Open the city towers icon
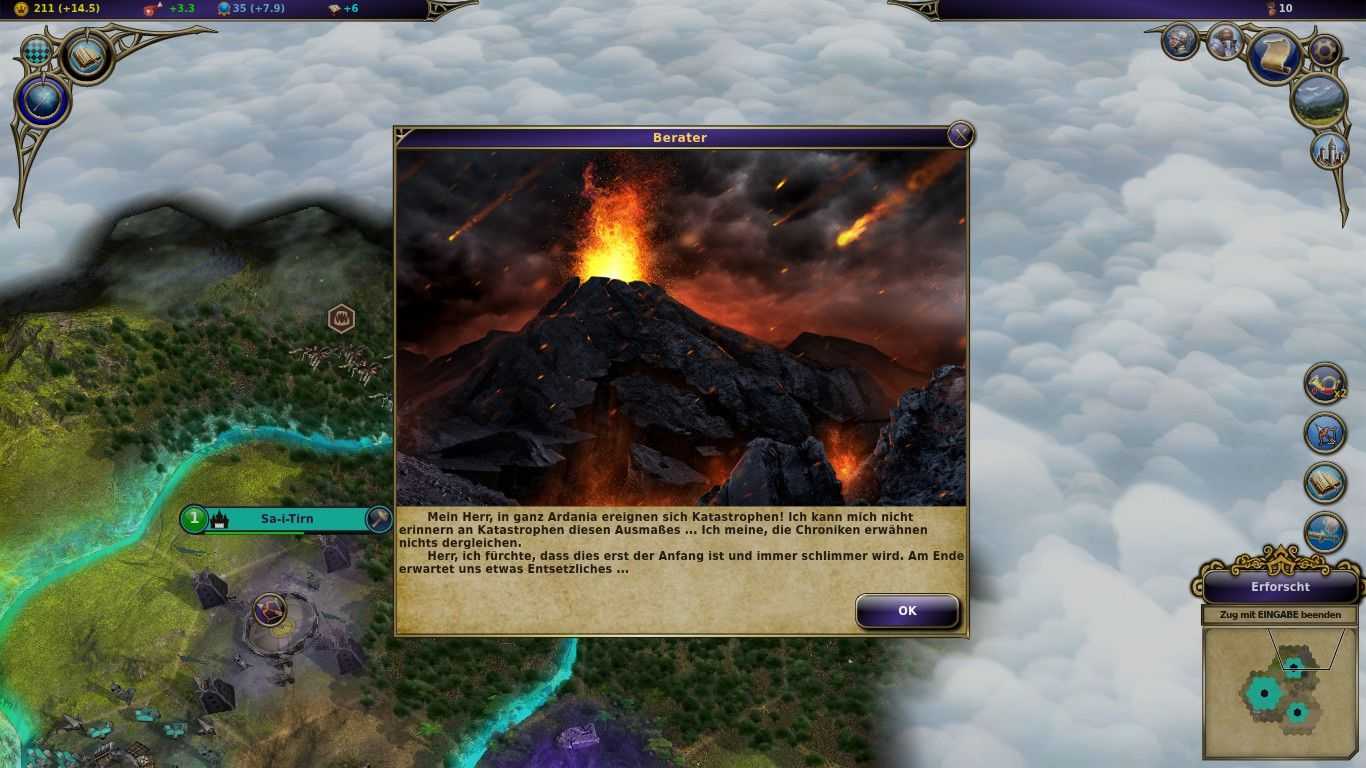This screenshot has height=768, width=1366. [x=1329, y=150]
